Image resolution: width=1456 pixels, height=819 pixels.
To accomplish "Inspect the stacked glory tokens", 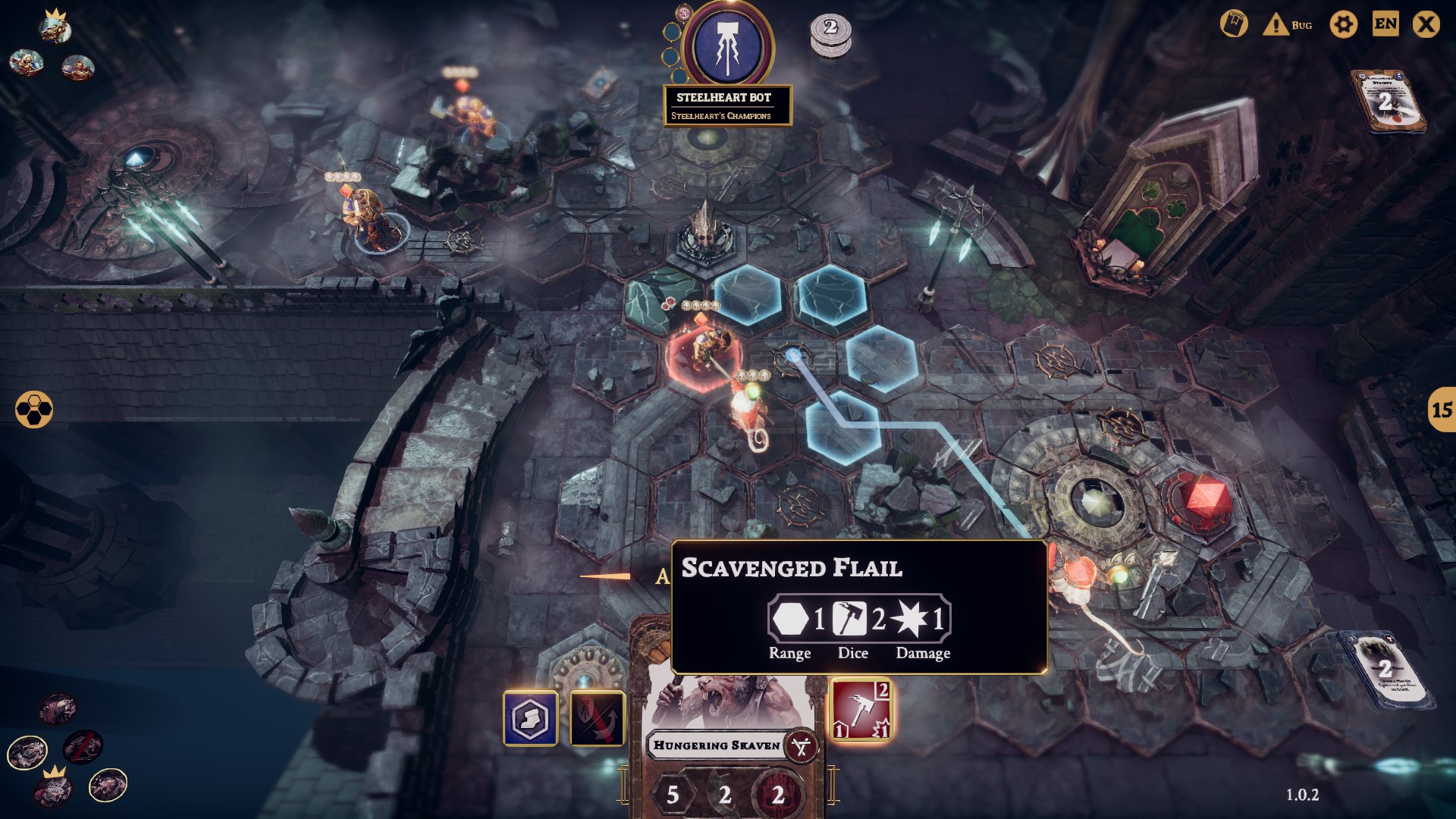I will [x=830, y=35].
